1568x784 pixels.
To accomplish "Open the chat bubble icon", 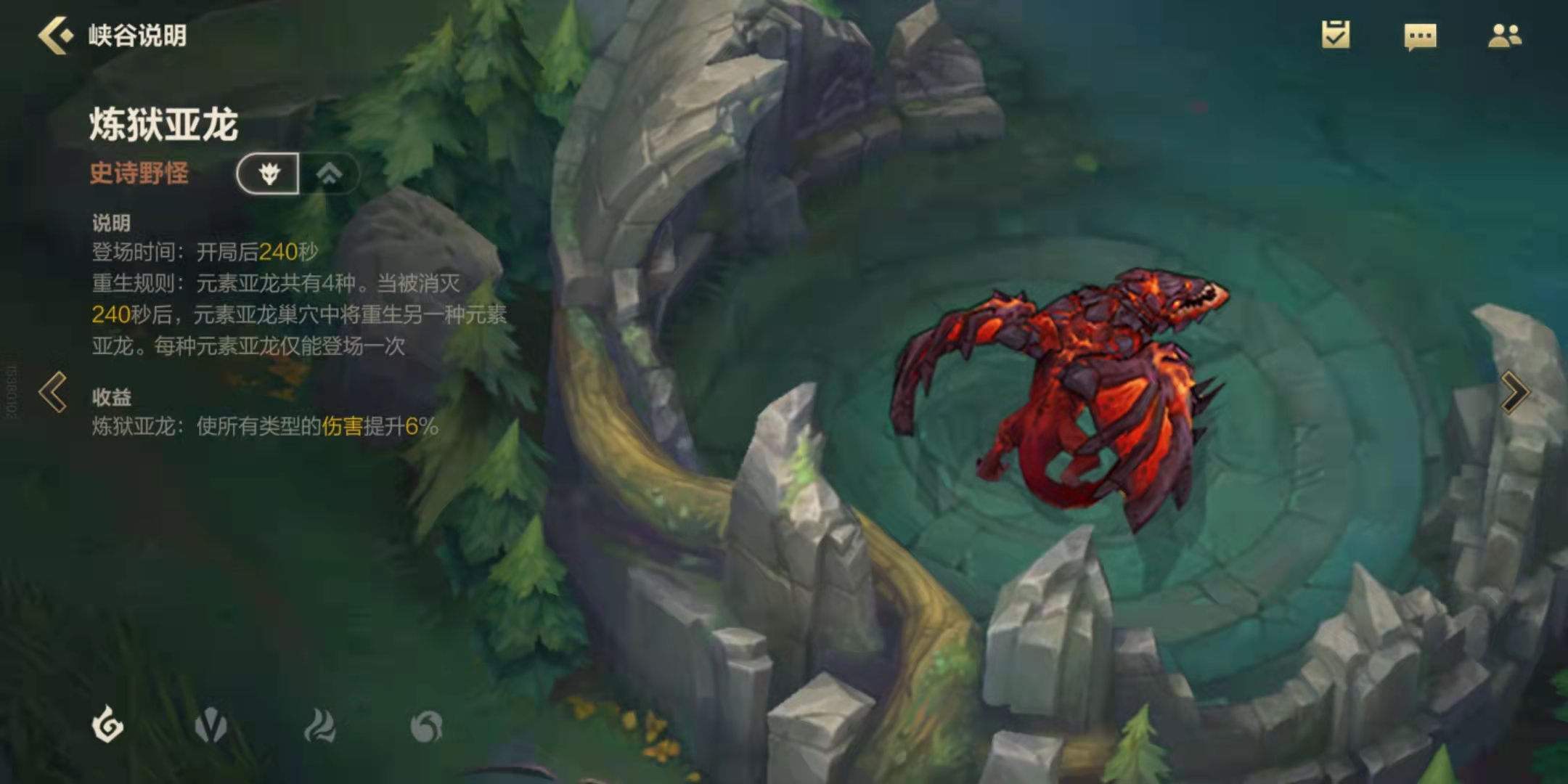I will click(x=1421, y=35).
